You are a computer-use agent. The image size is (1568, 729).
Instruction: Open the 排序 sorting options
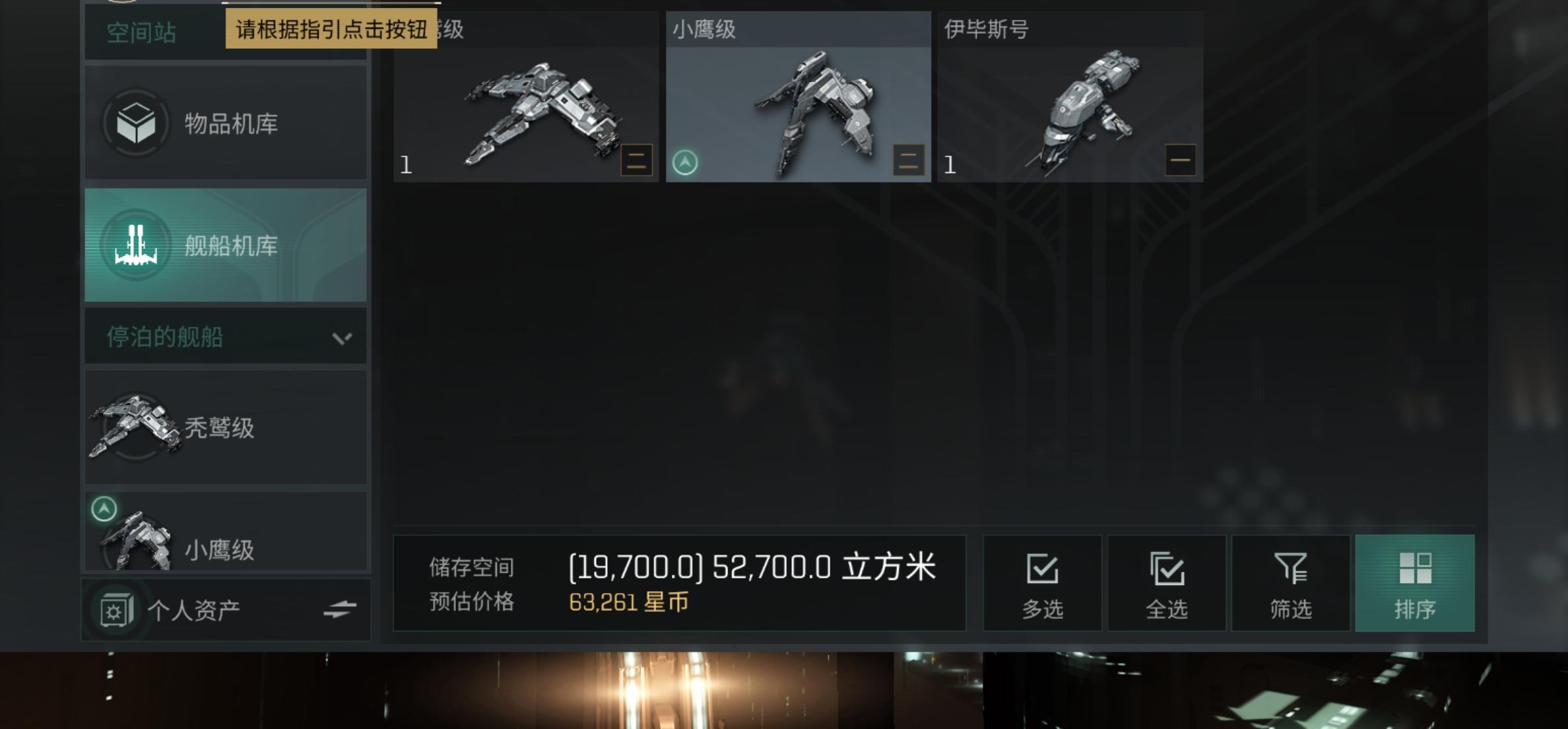[1415, 582]
